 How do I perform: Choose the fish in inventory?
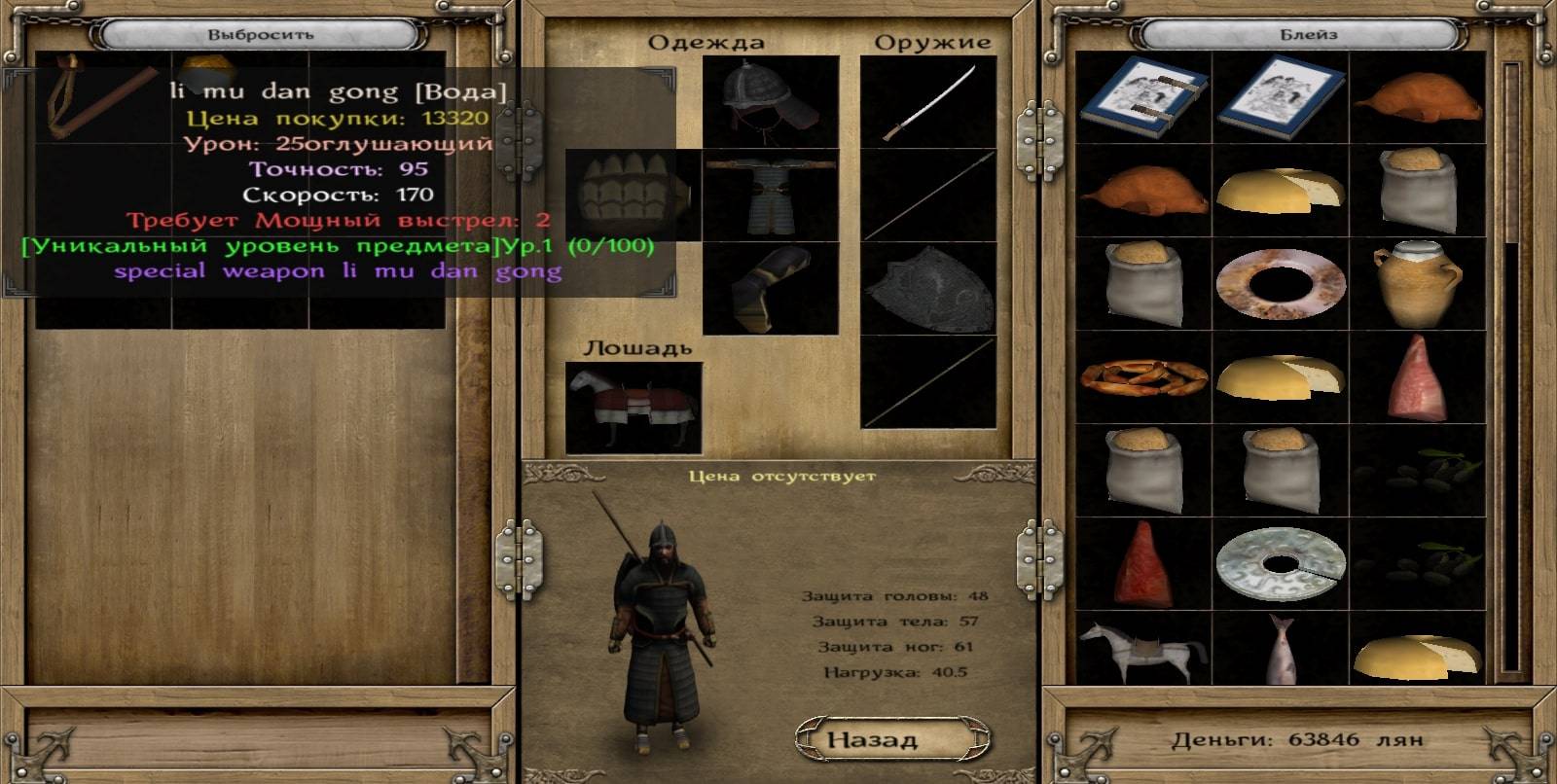[x=1280, y=649]
